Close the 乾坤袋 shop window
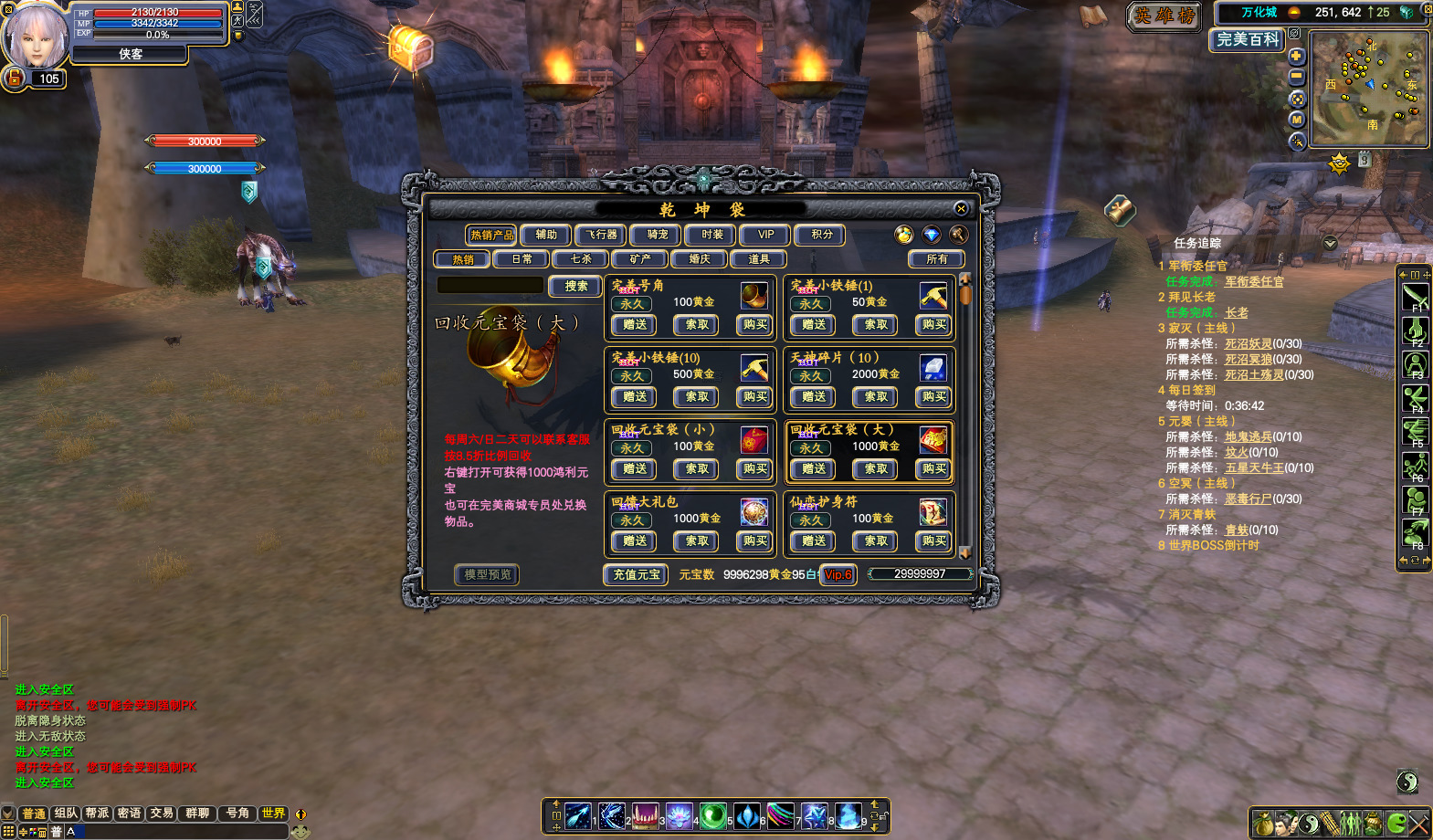The width and height of the screenshot is (1433, 840). point(960,209)
